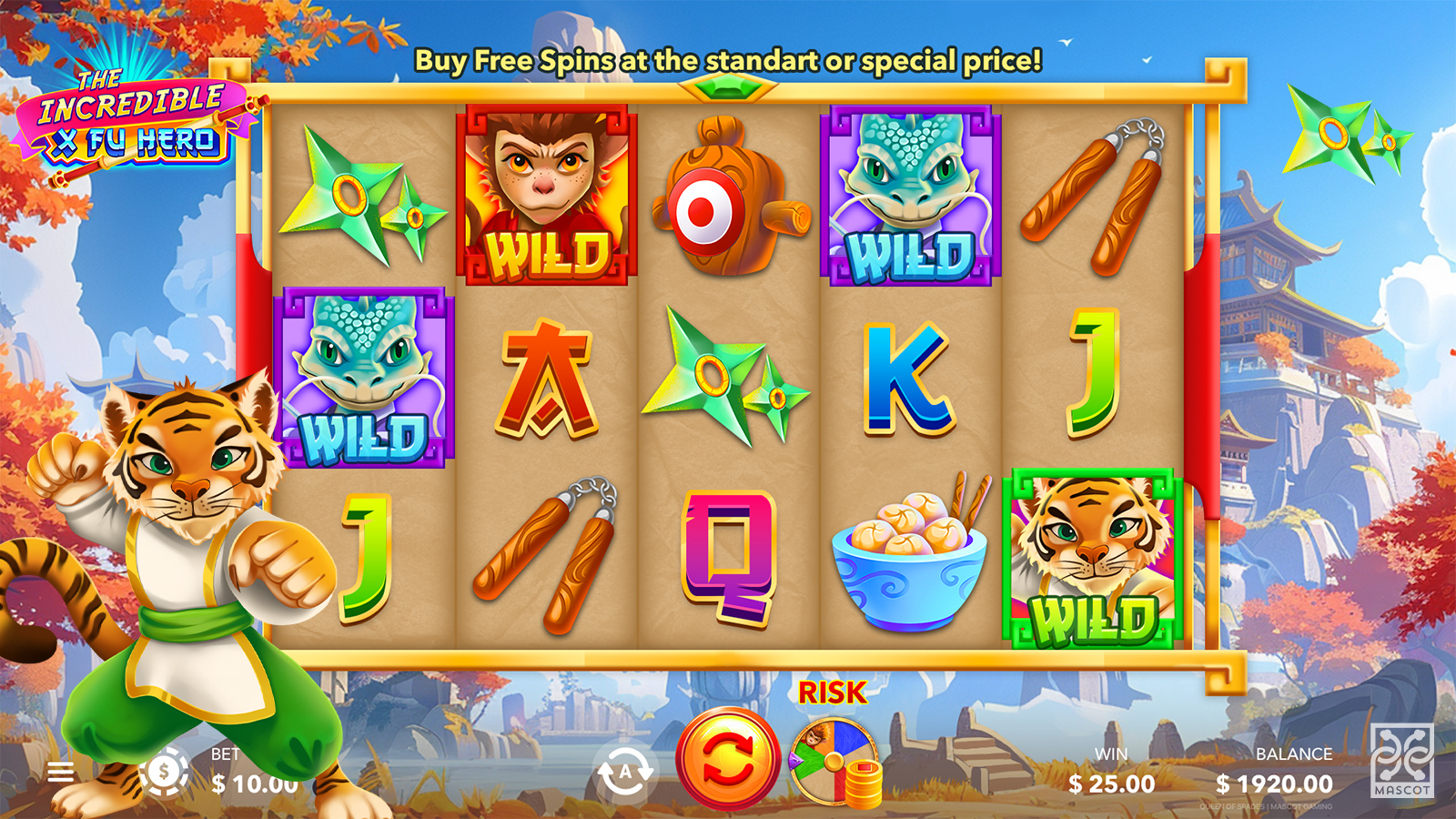Change bet with the coin chip icon
Screen dimensions: 1456x819
(x=164, y=772)
